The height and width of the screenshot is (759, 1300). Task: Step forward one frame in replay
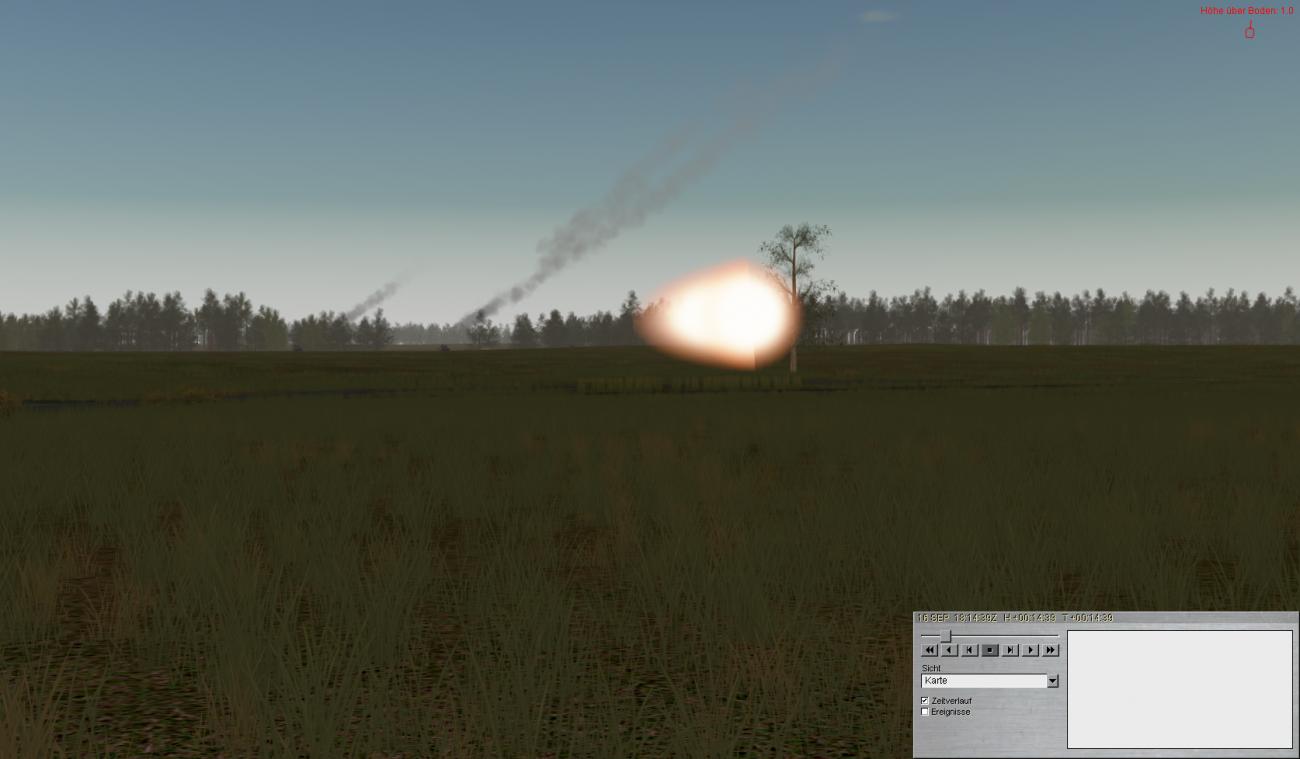[x=1010, y=650]
